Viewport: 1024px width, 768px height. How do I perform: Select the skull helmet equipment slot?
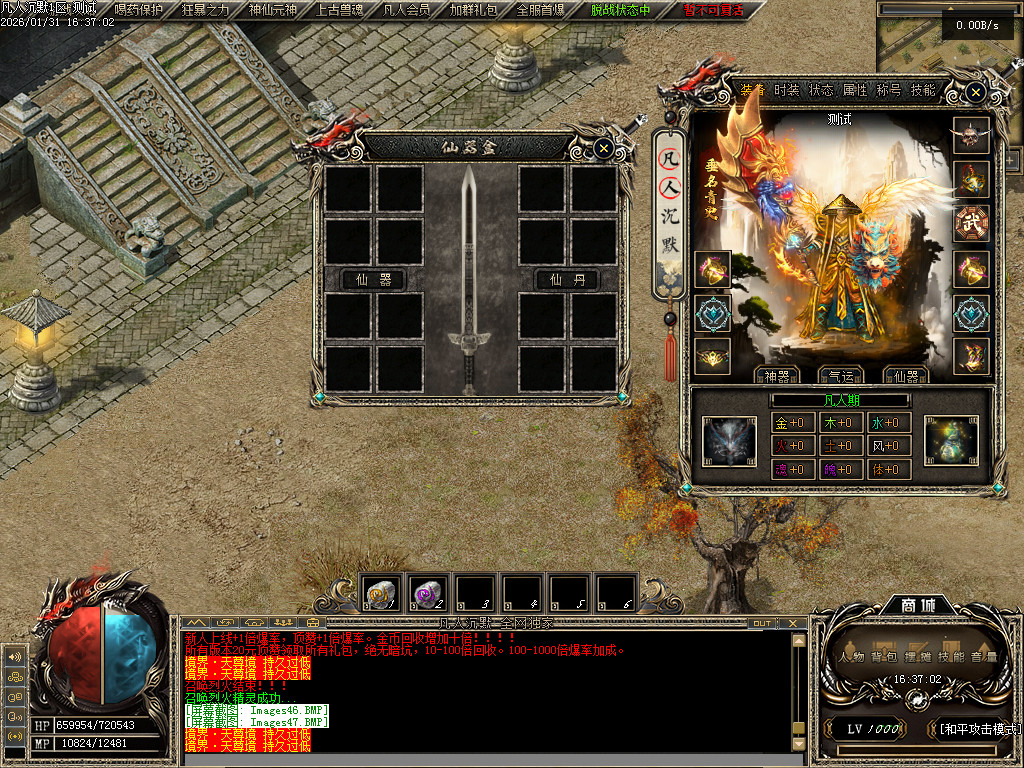click(971, 134)
